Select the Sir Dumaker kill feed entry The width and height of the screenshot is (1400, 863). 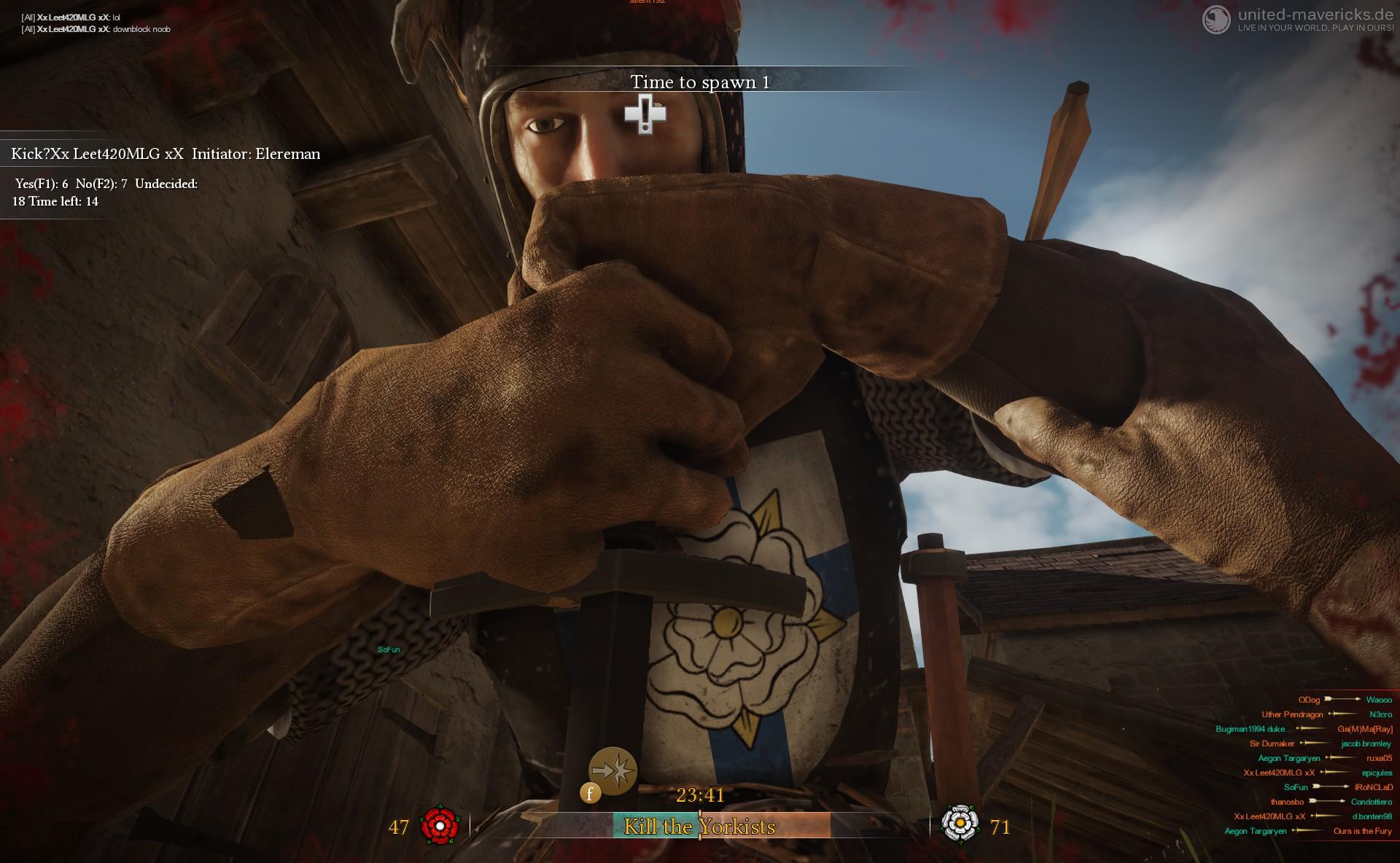[1320, 743]
